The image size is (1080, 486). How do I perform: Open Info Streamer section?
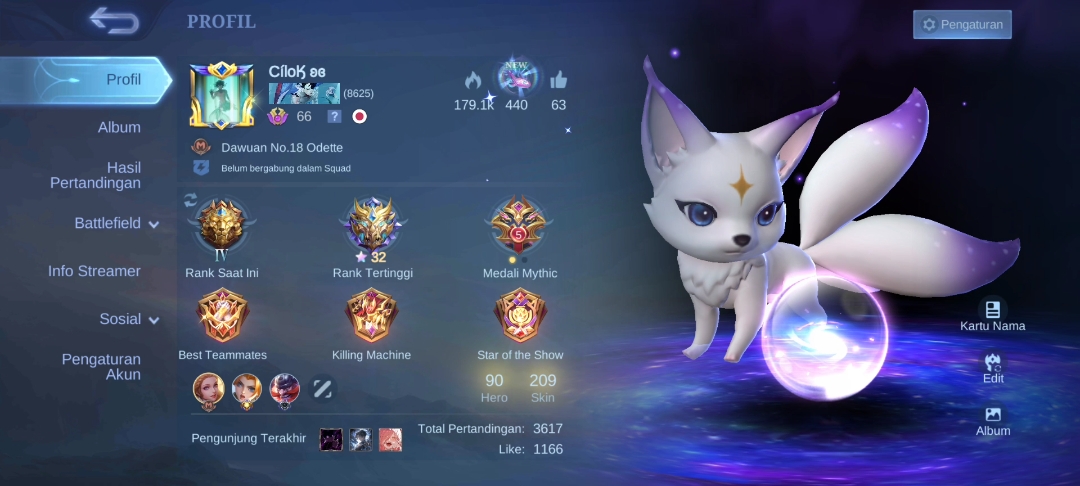(94, 271)
